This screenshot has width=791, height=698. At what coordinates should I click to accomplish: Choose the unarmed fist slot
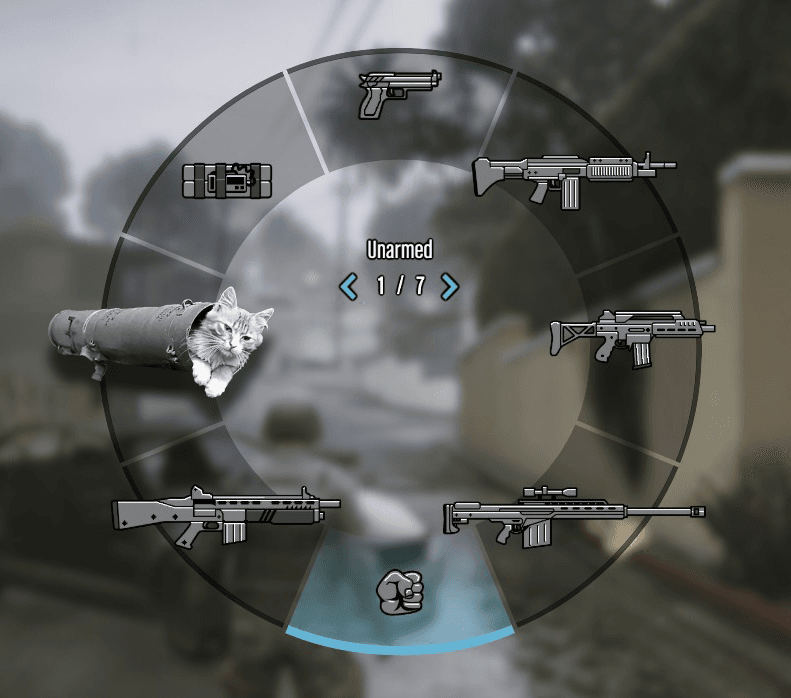coord(400,591)
